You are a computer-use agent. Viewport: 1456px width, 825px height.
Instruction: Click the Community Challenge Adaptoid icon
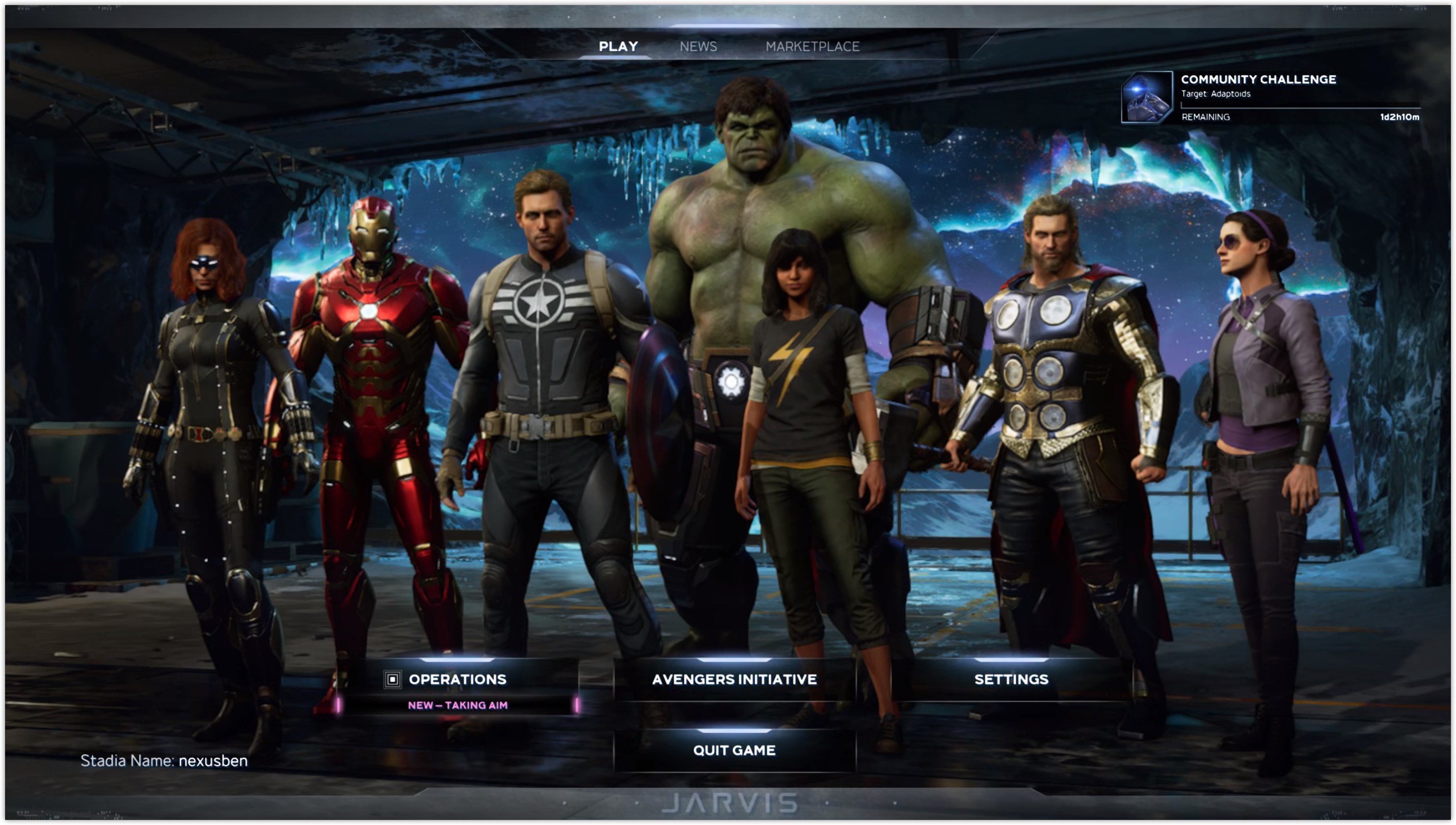click(x=1146, y=97)
